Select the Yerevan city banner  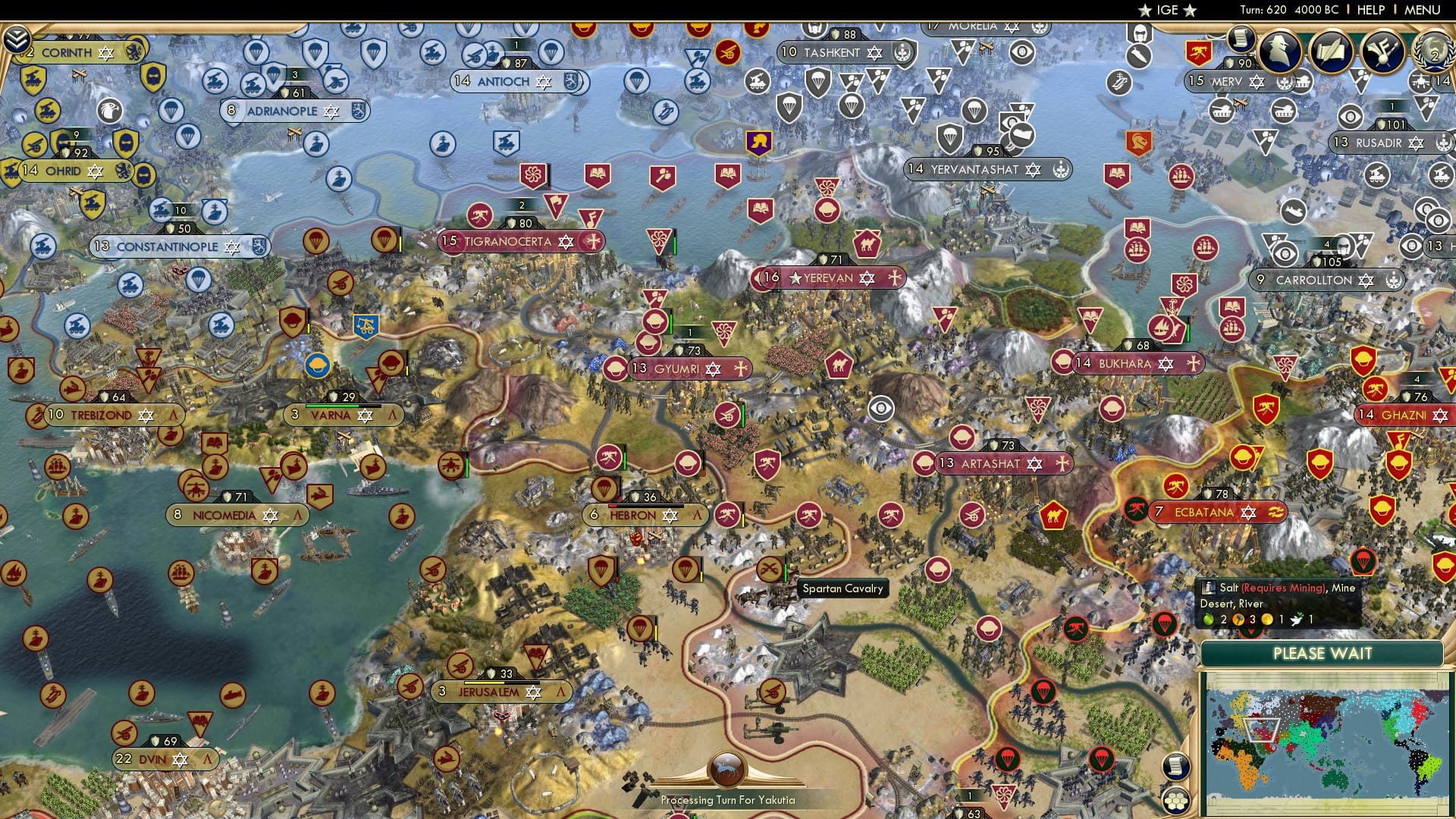click(827, 278)
